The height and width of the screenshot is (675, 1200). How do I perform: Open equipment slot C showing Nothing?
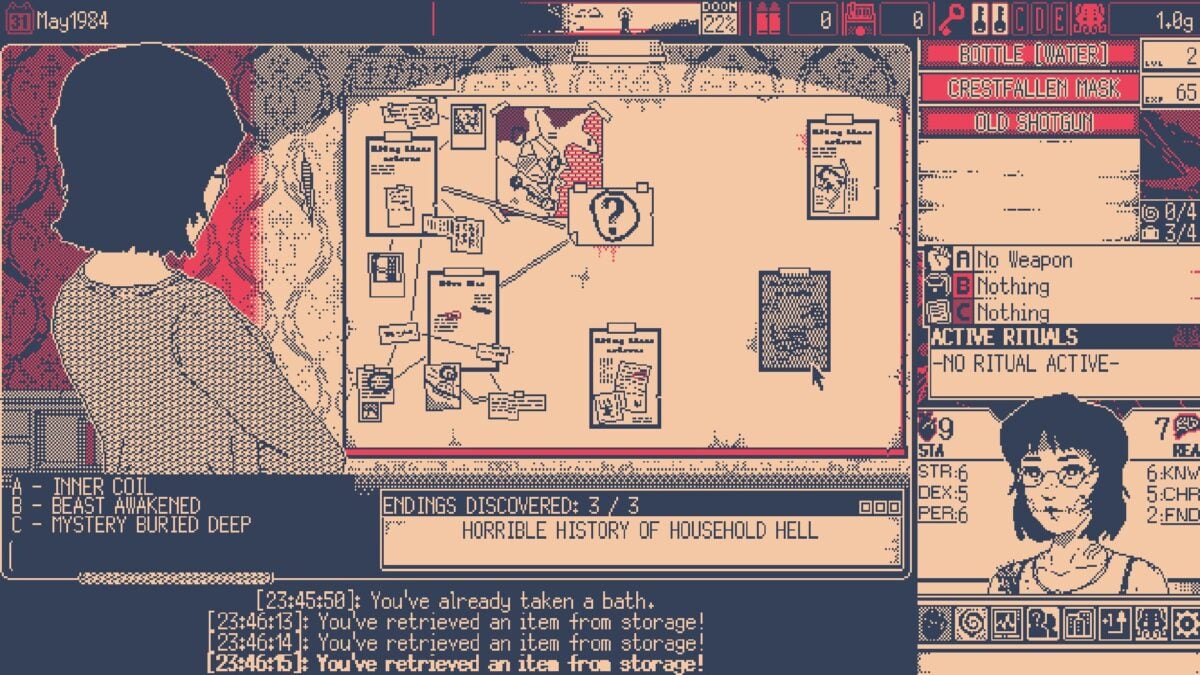click(1011, 313)
